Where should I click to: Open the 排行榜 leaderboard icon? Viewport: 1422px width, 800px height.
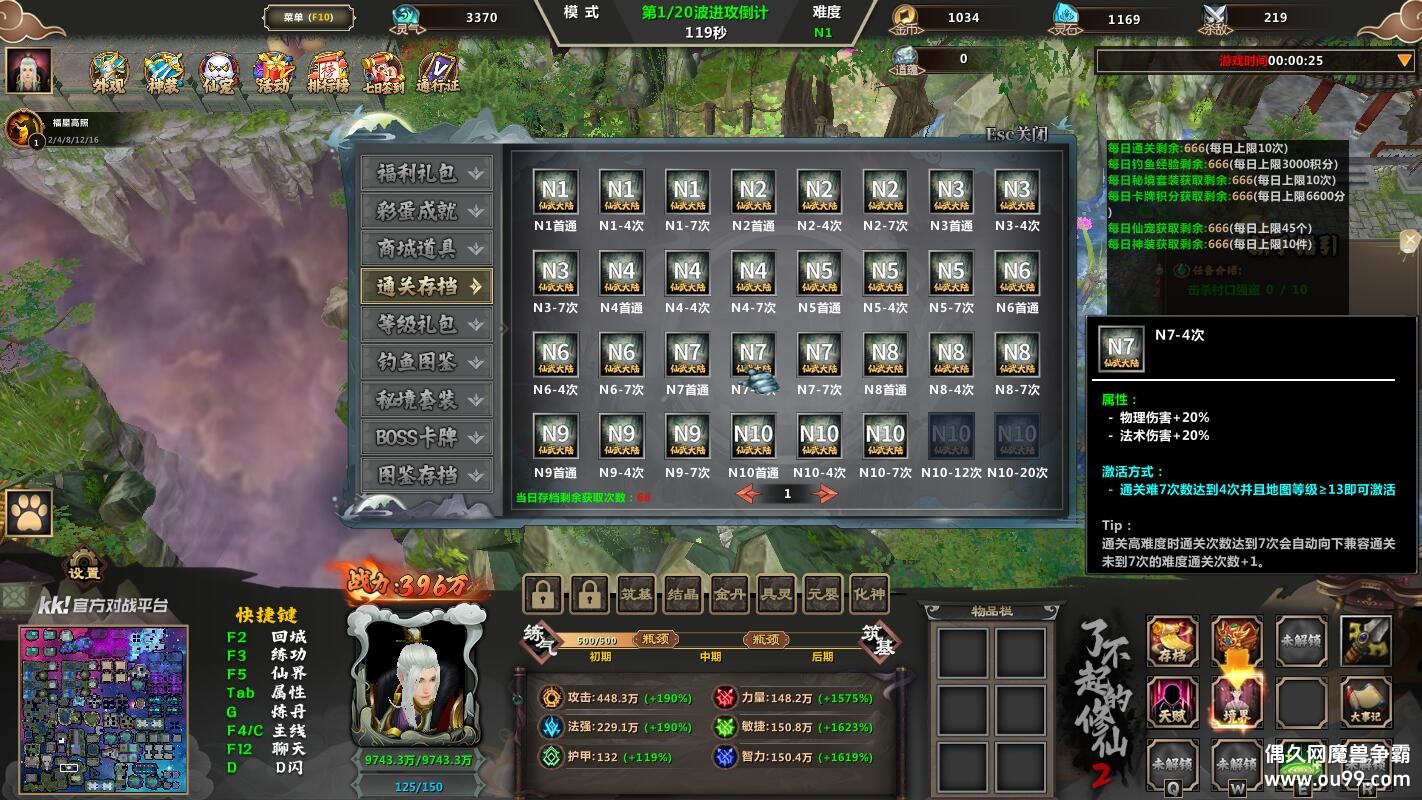[x=327, y=72]
